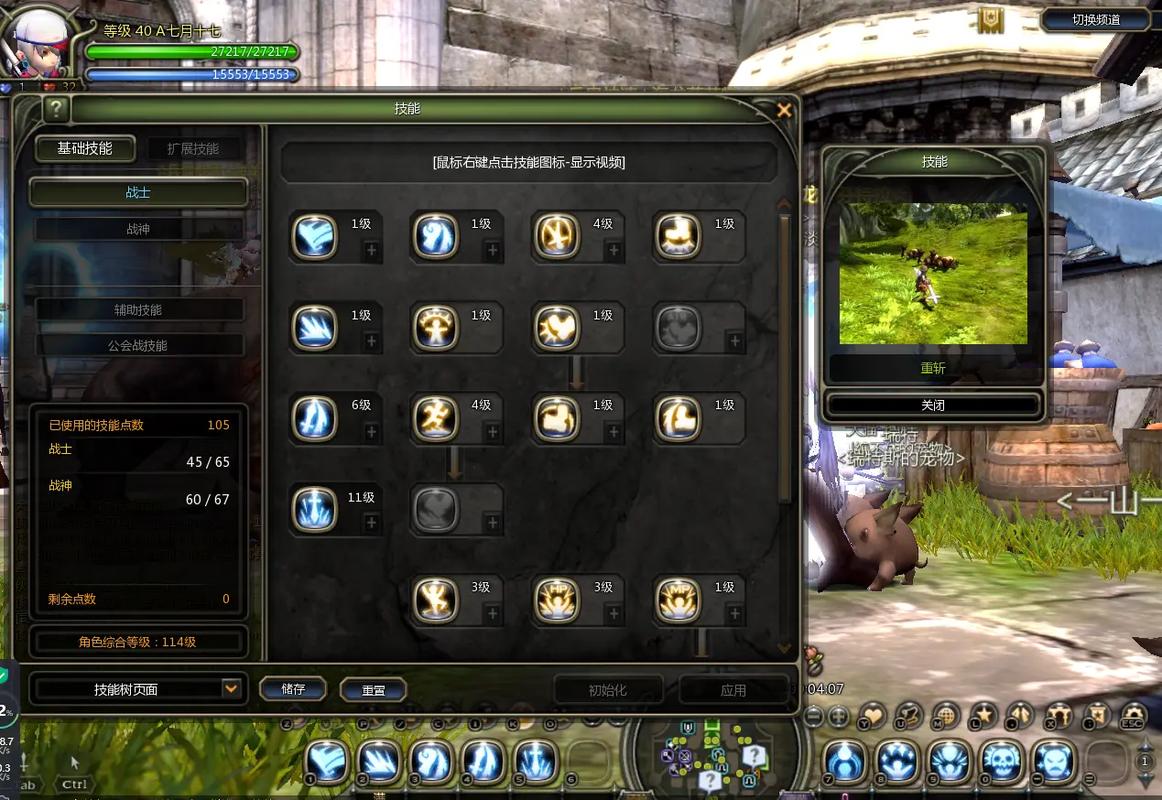Close the 技能 skill window
Screen dimensions: 1162x800
point(784,110)
